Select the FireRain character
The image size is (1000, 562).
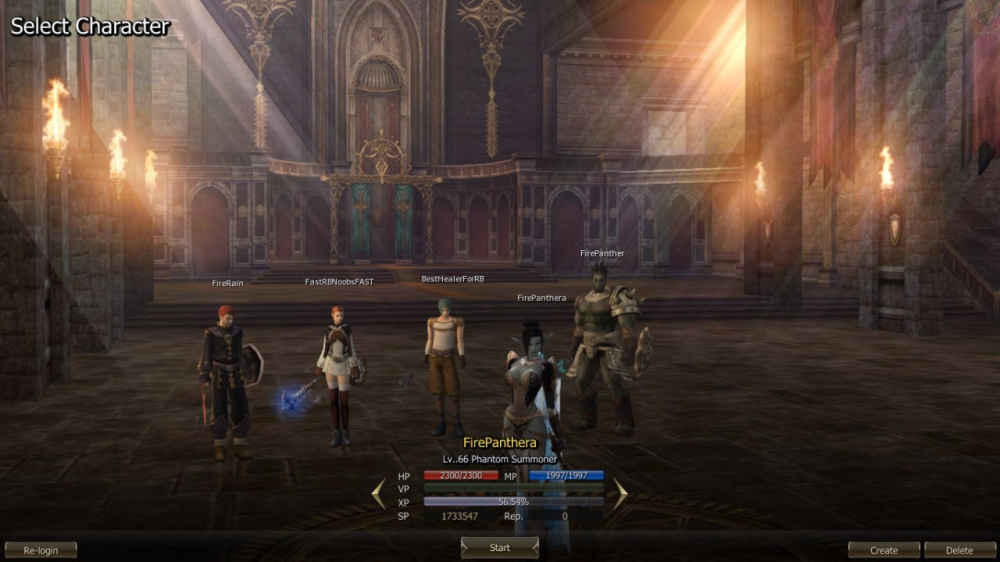(228, 375)
